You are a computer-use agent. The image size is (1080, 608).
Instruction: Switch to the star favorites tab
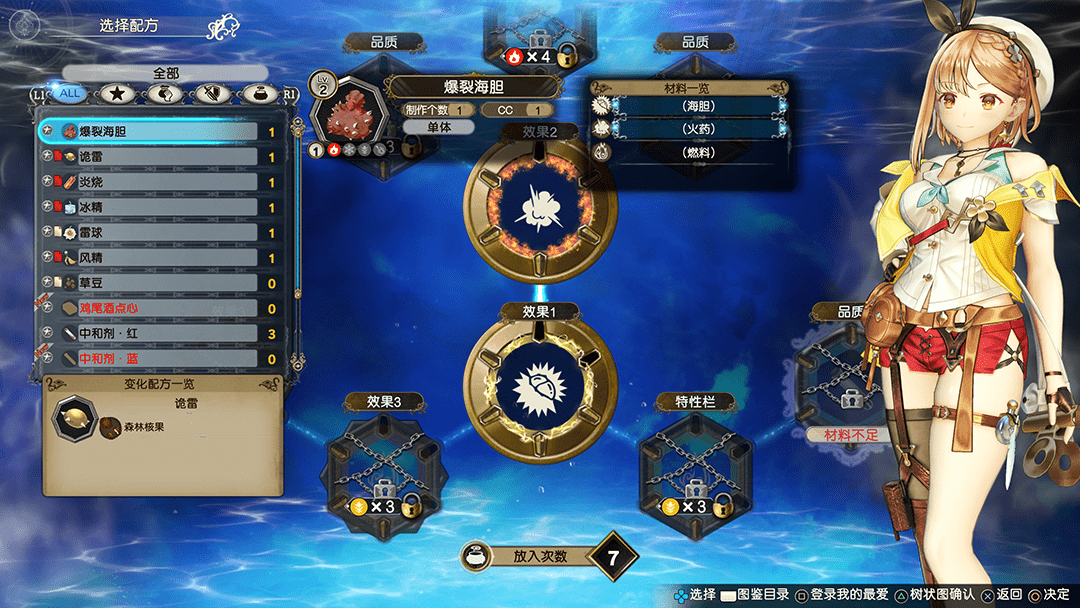(116, 94)
